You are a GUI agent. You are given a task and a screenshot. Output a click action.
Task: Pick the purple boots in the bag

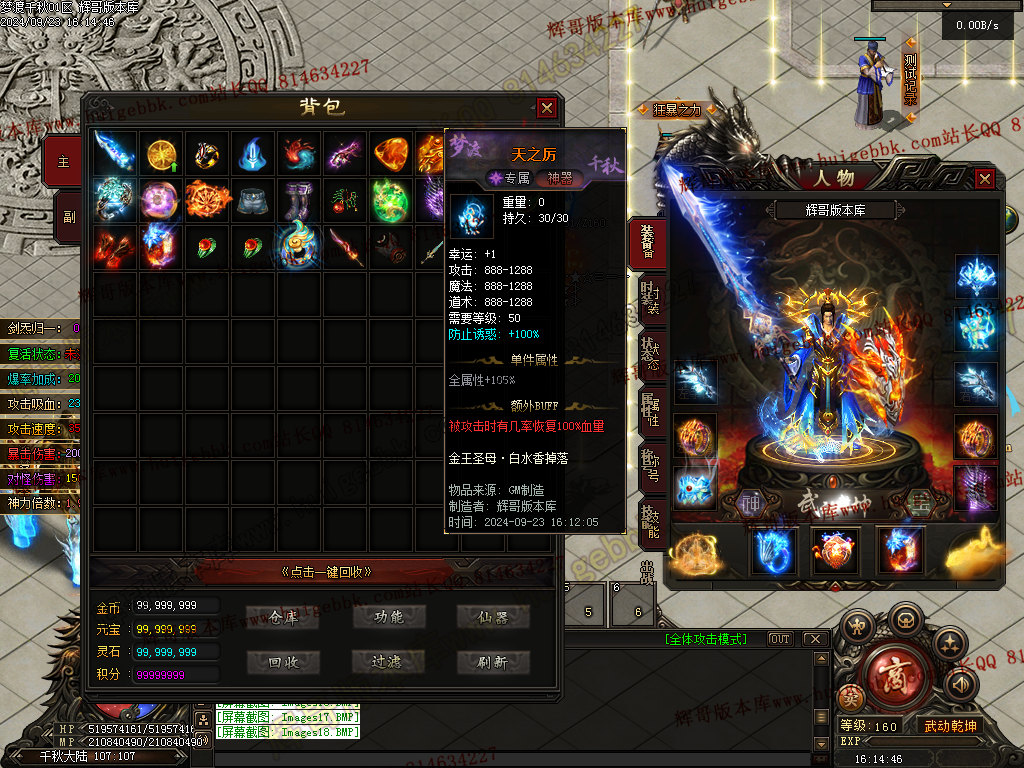299,199
